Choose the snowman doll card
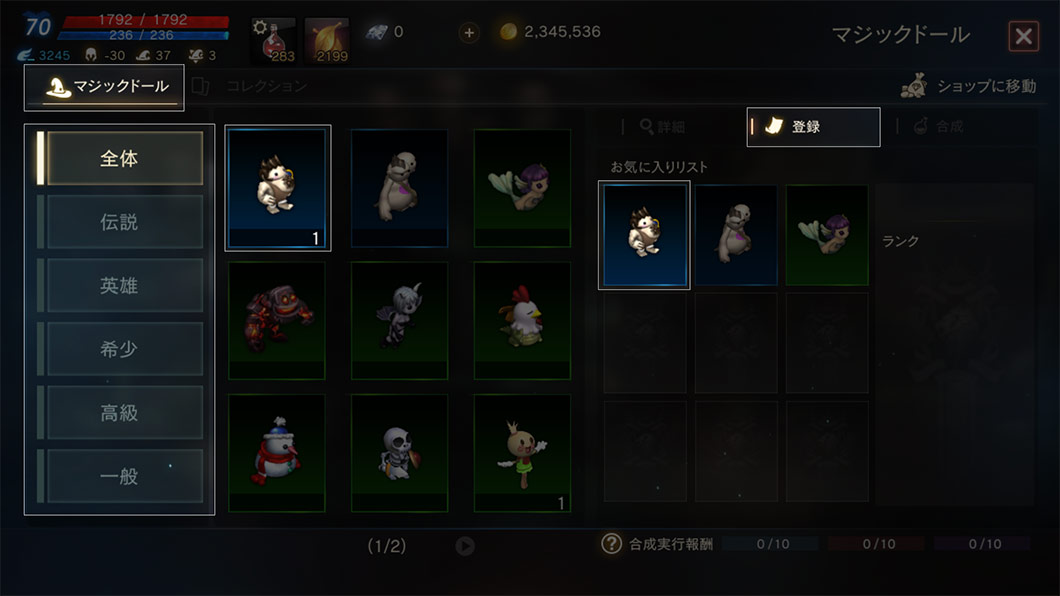The width and height of the screenshot is (1060, 596). point(277,453)
